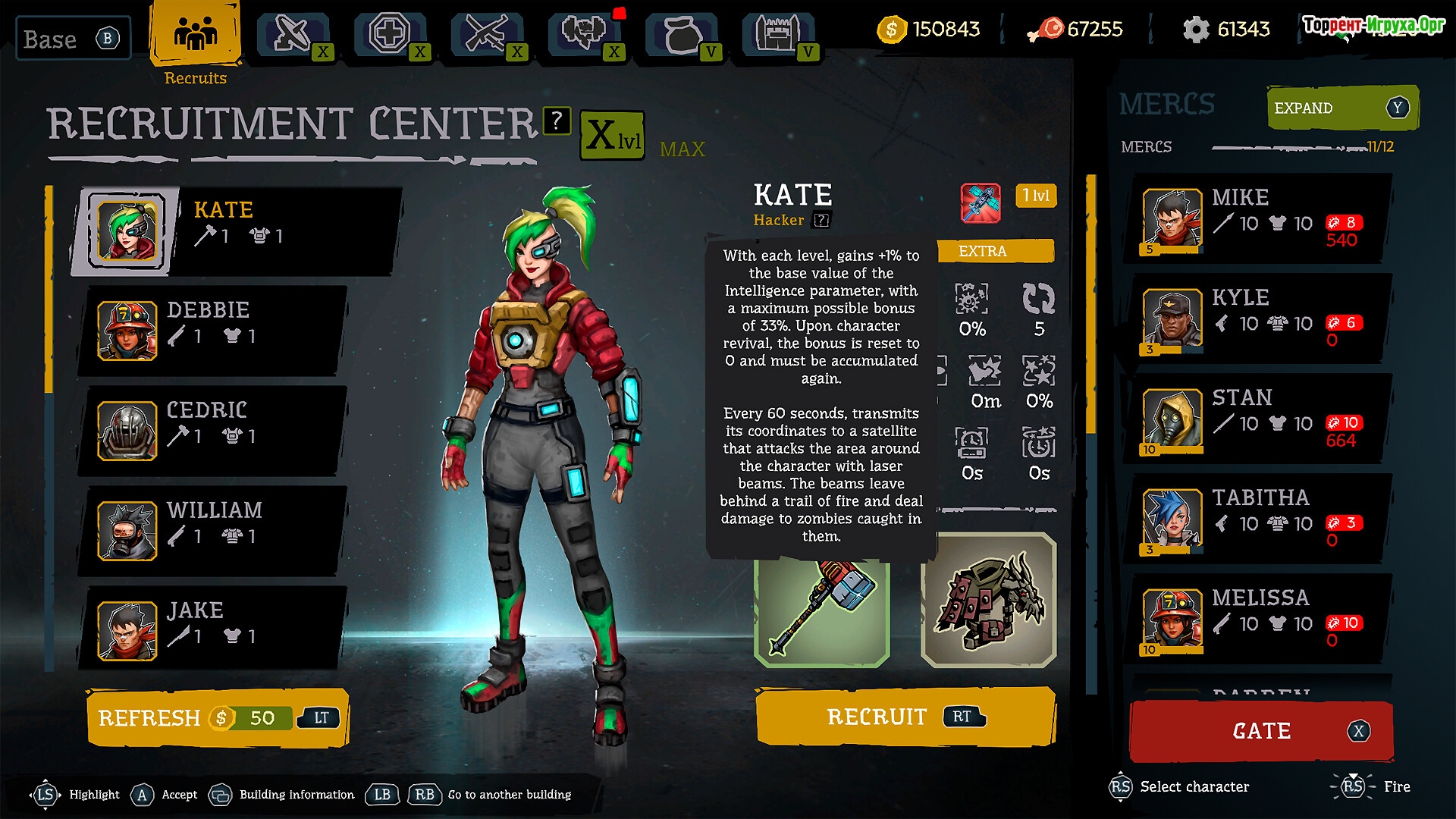The image size is (1456, 819).
Task: Select Kate's recruit entry
Action: click(235, 231)
